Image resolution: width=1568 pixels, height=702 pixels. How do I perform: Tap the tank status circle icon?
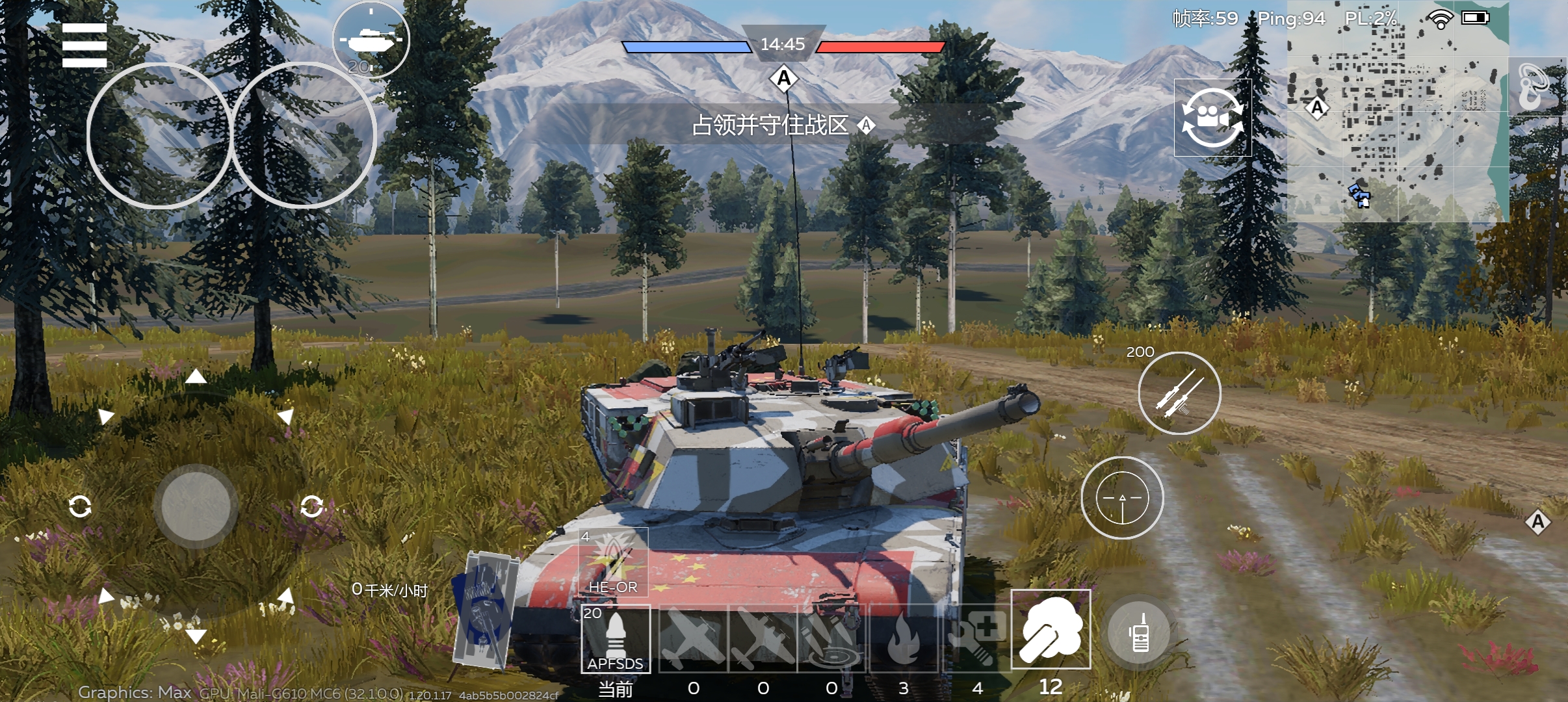[371, 40]
